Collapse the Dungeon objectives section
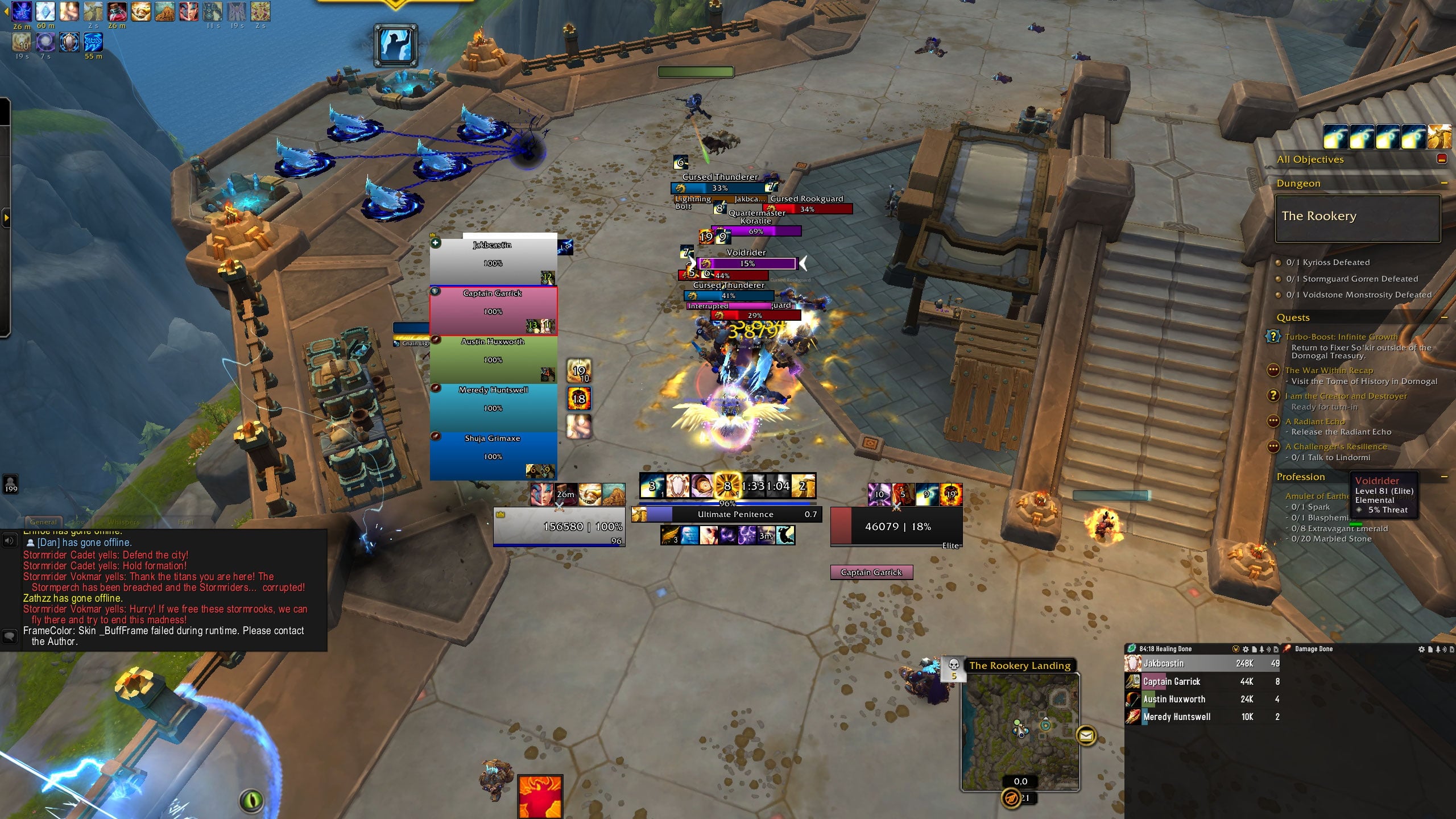Screen dimensions: 1456x819 [x=1444, y=183]
